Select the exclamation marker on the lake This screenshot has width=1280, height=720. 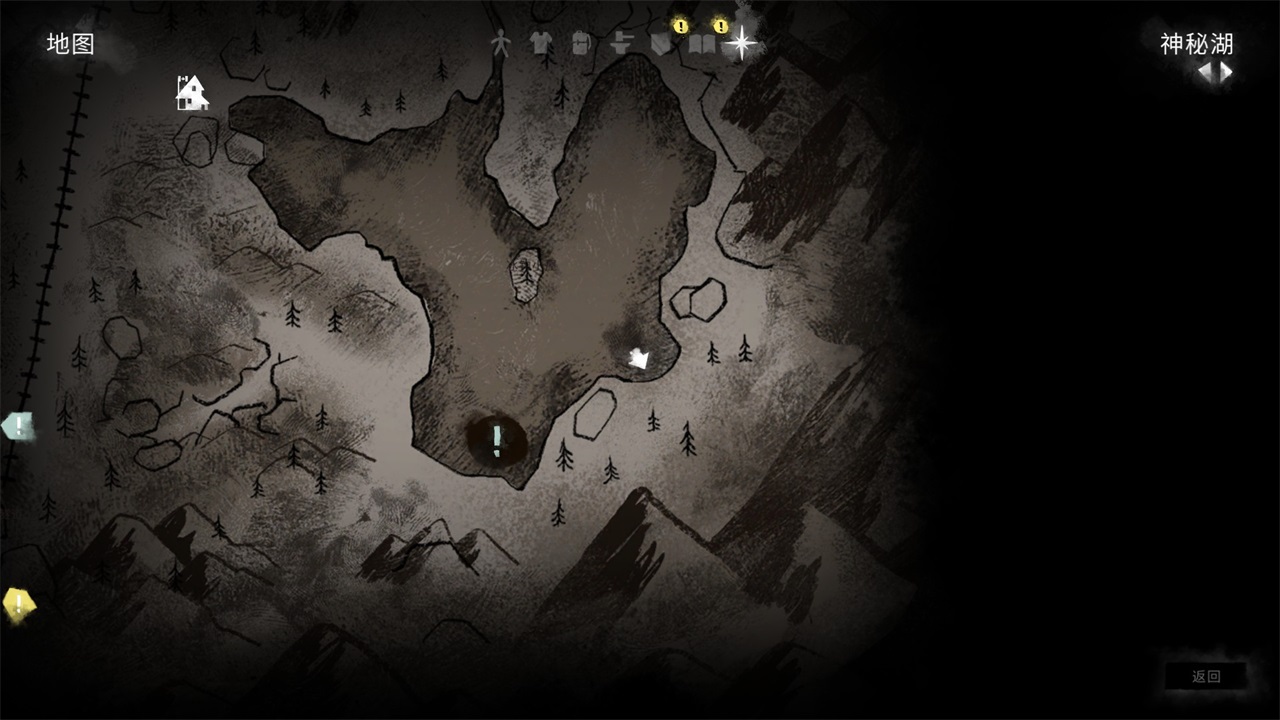coord(497,439)
